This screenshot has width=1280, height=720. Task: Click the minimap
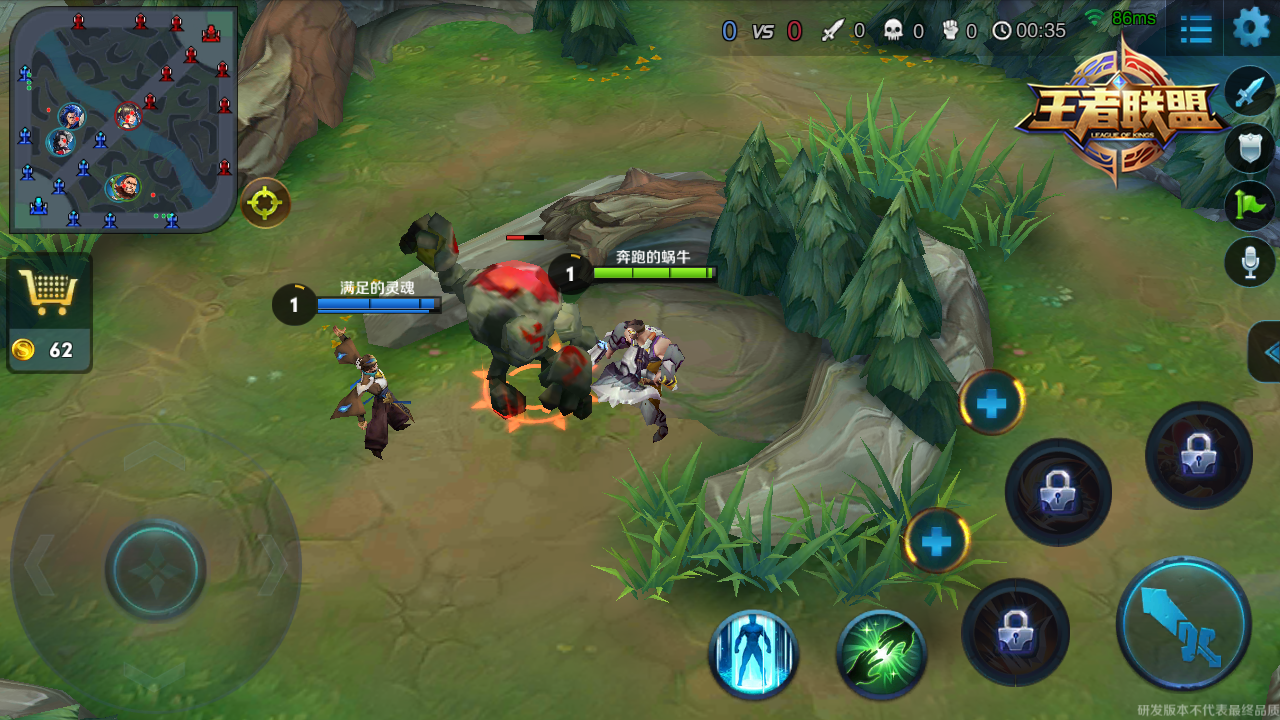[x=124, y=119]
